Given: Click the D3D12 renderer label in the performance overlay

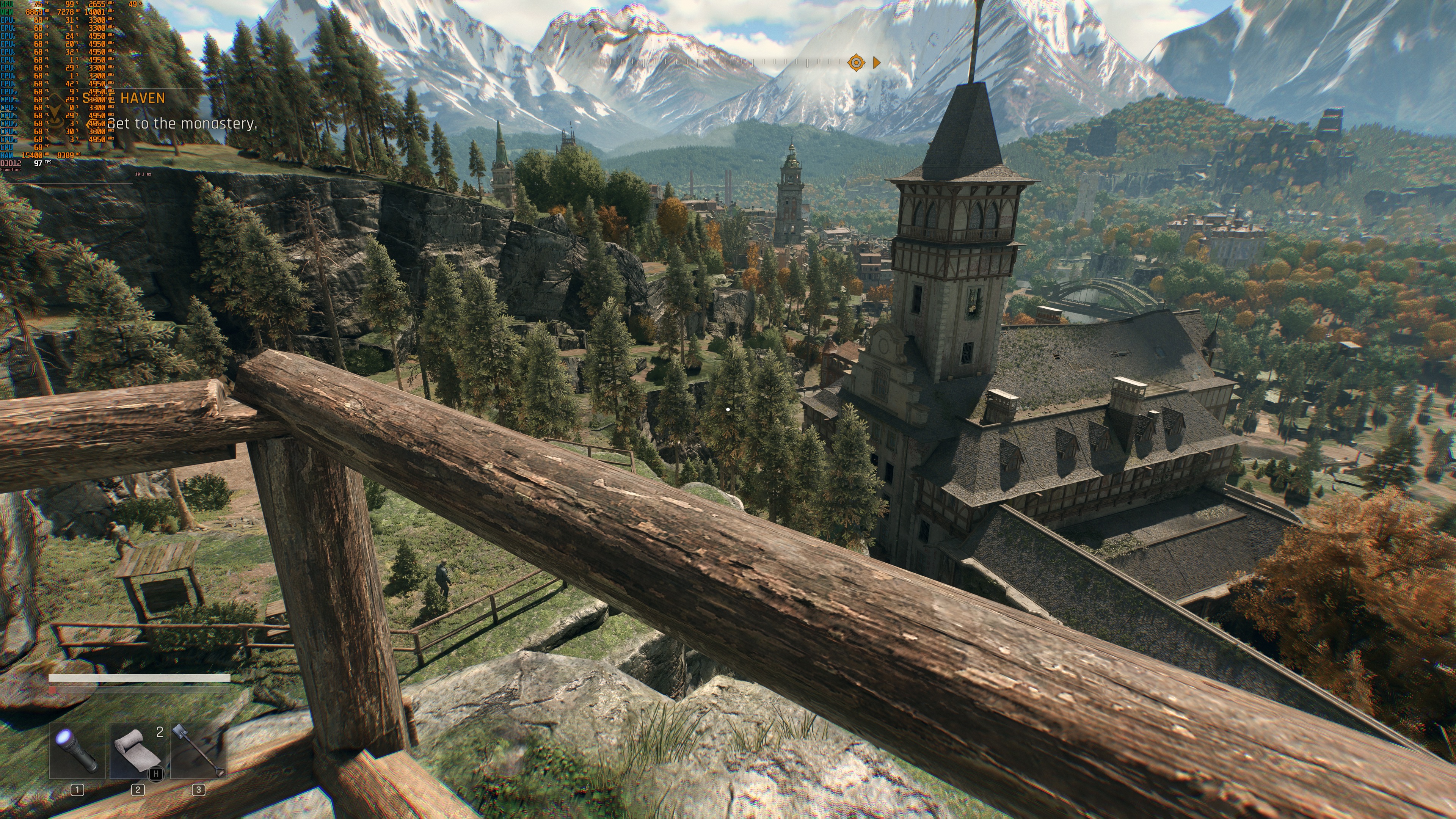Looking at the screenshot, I should (x=11, y=163).
